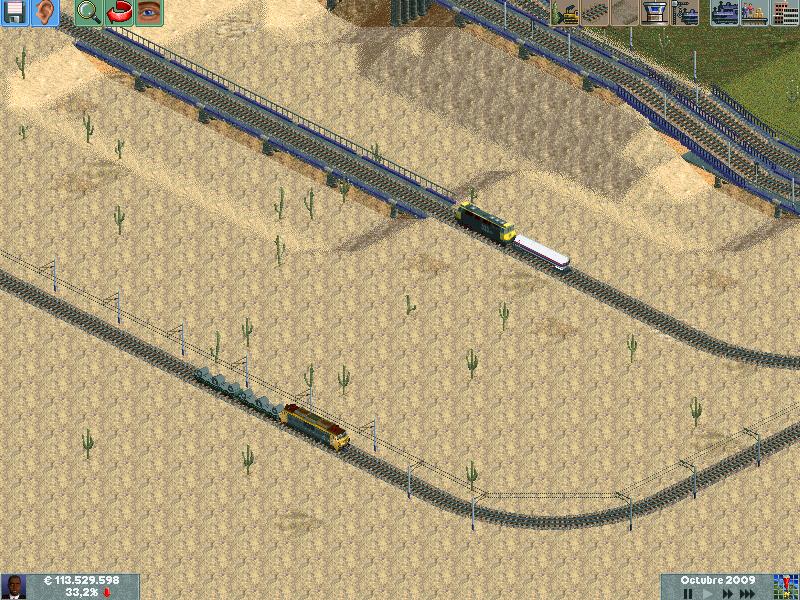Open the airport/port building tool
The height and width of the screenshot is (600, 800).
click(x=655, y=13)
